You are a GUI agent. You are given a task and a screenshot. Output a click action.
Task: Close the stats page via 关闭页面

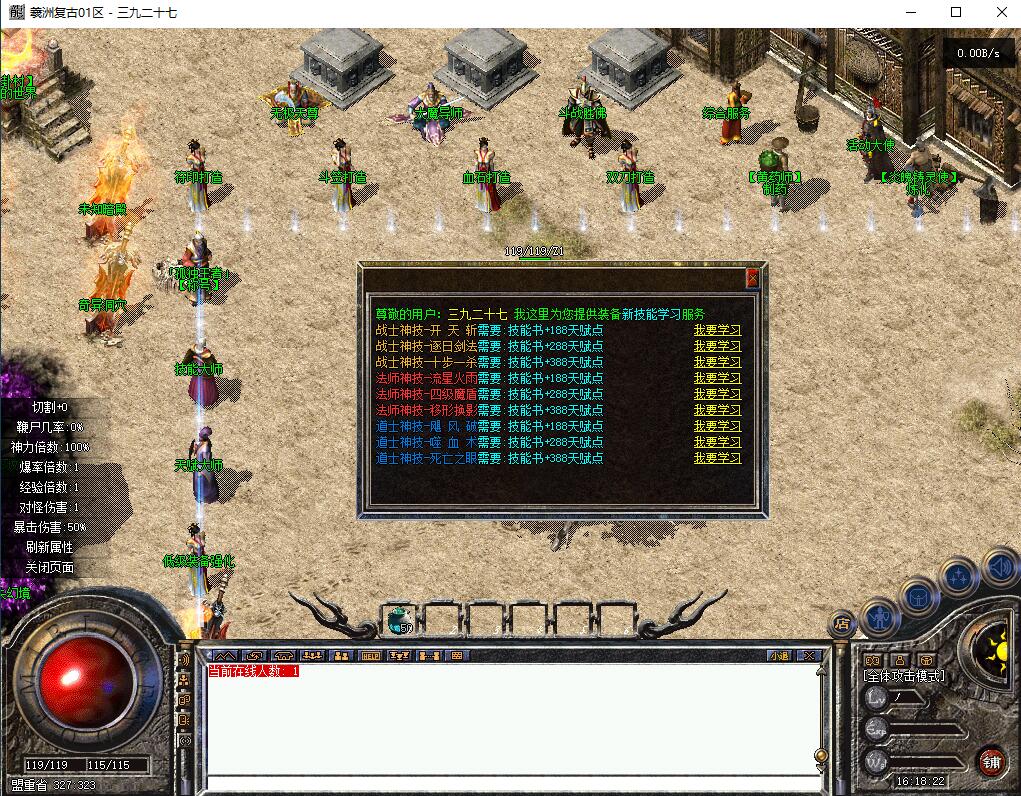click(x=50, y=567)
